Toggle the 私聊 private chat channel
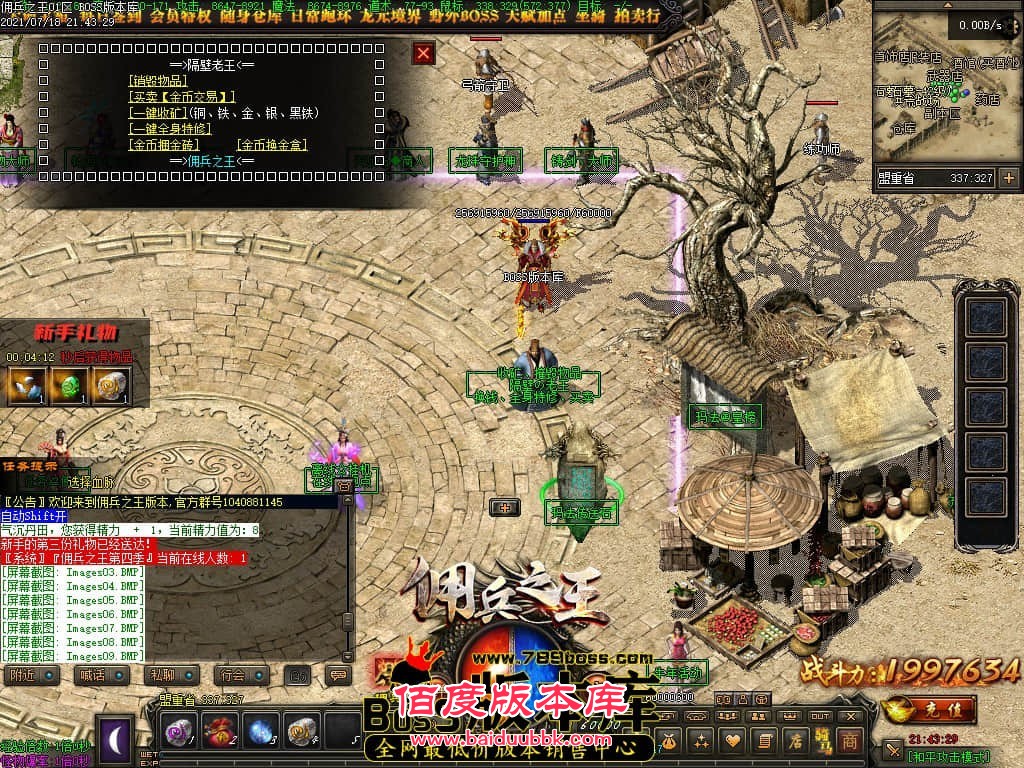 (166, 675)
